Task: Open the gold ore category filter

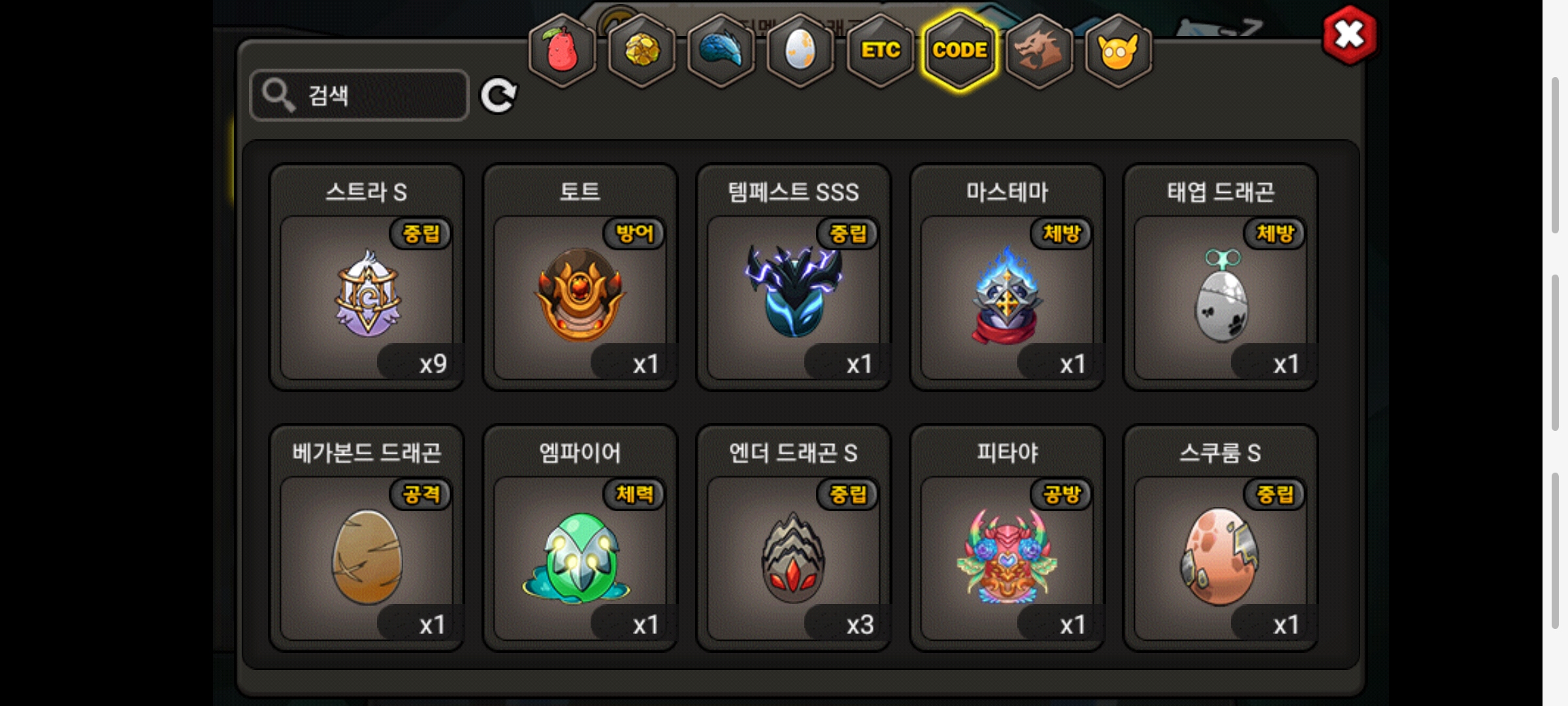Action: pos(640,50)
